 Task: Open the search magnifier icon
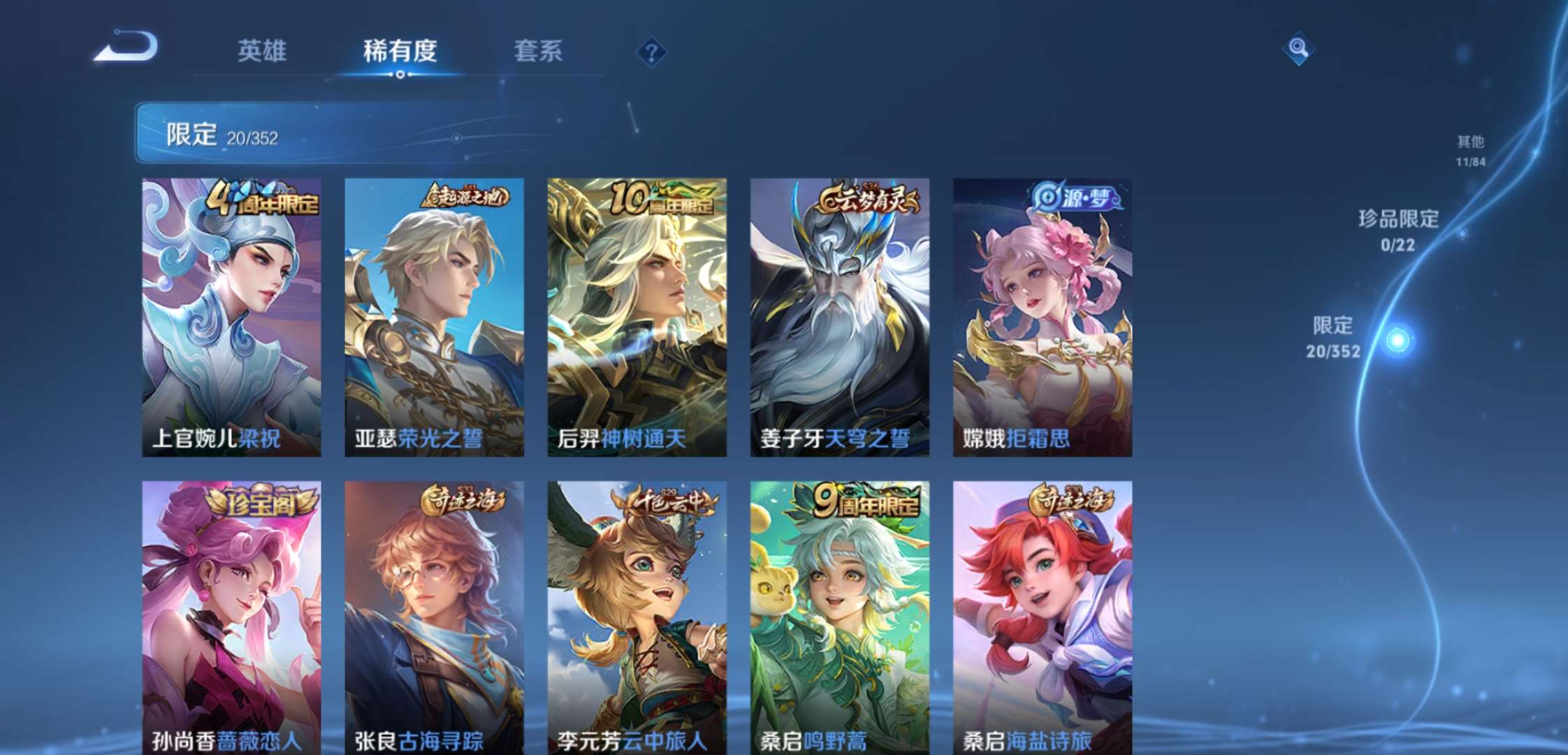pyautogui.click(x=1297, y=49)
